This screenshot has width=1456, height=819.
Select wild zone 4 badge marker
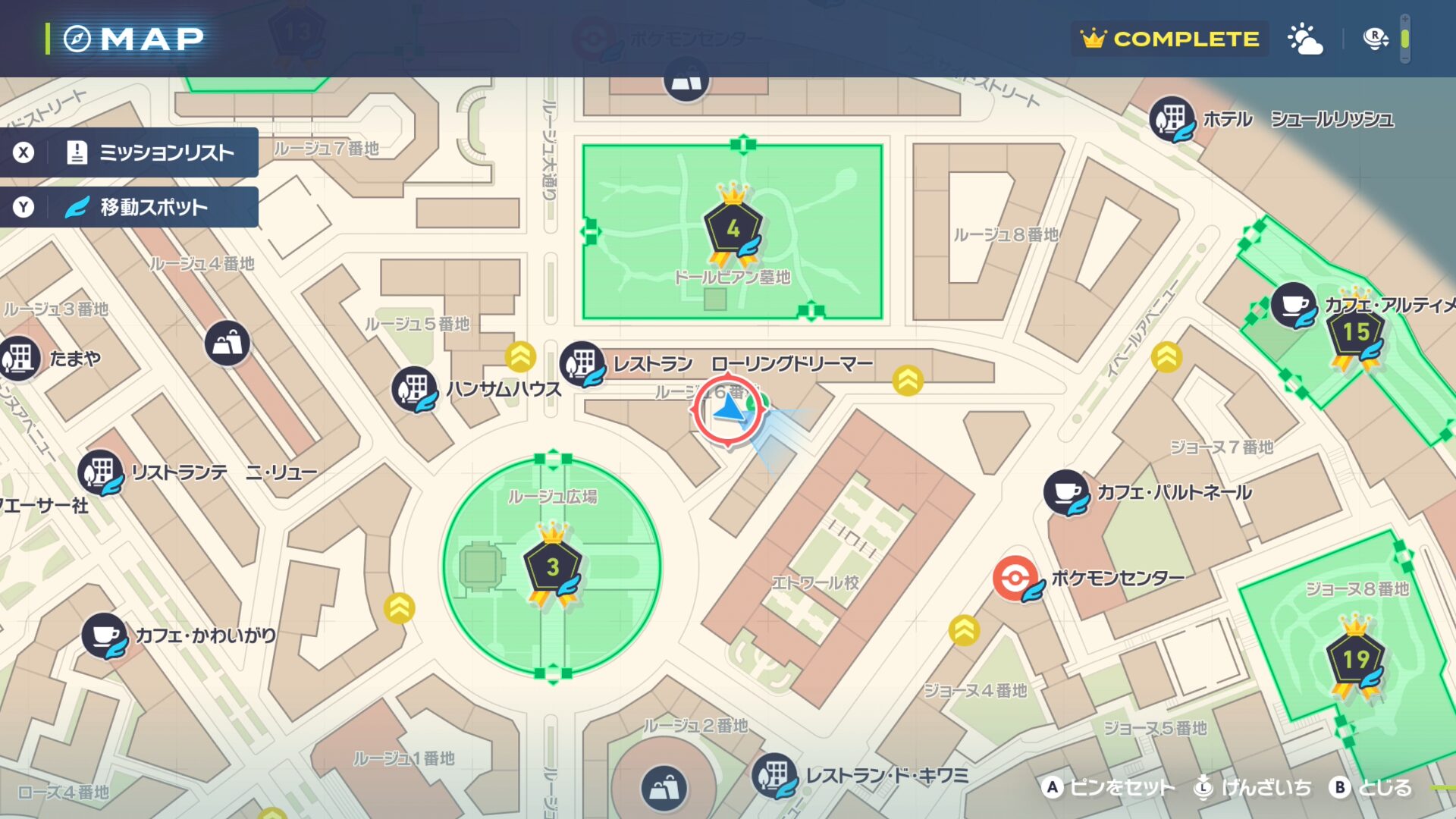[733, 227]
